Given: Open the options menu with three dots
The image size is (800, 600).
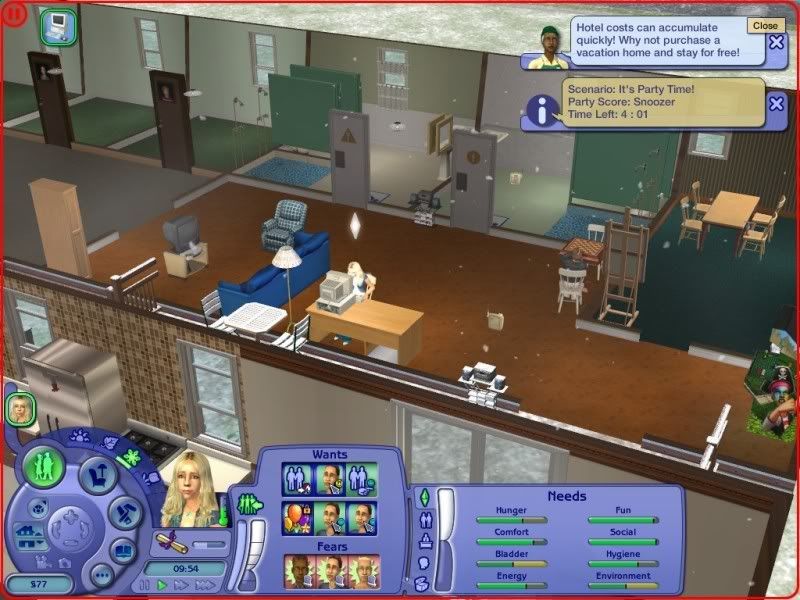Looking at the screenshot, I should tap(100, 575).
